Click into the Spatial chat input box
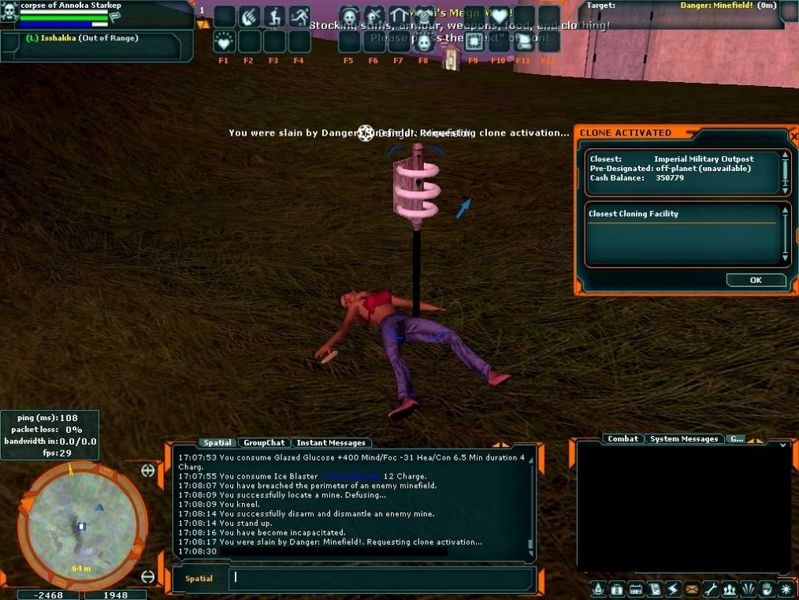This screenshot has height=600, width=799. [380, 578]
